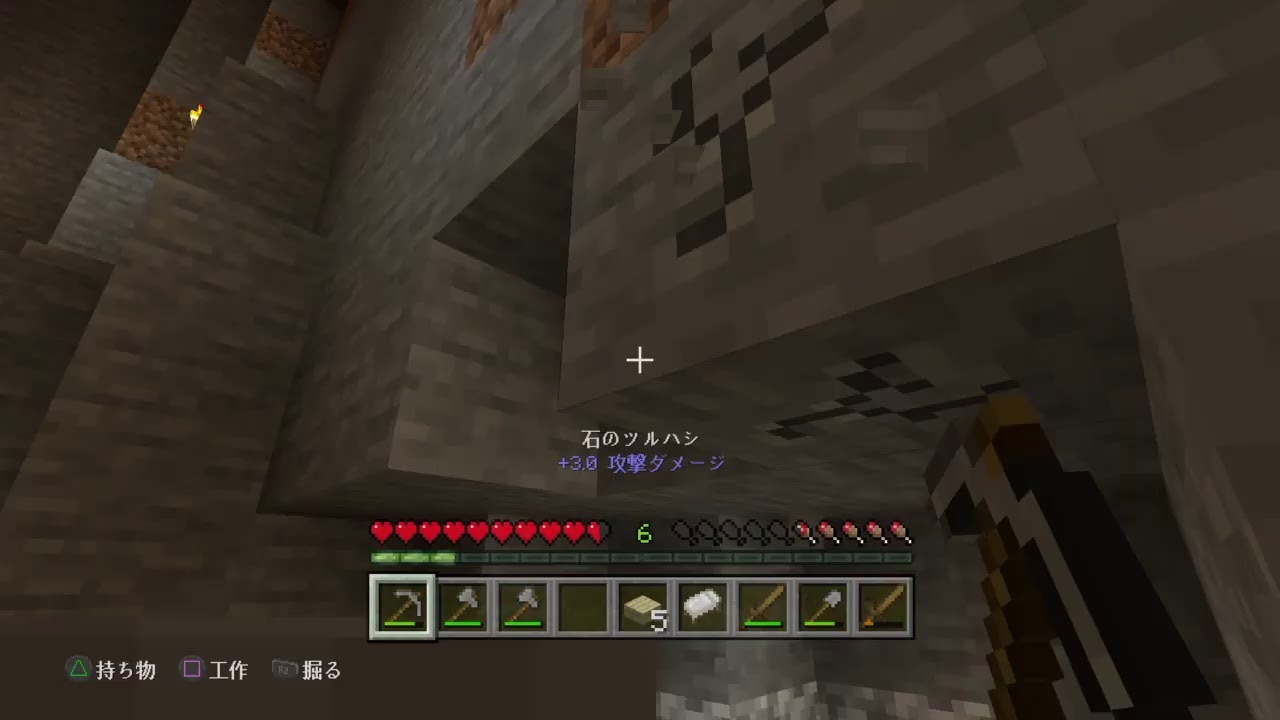Open the 持ち物 inventory option
The height and width of the screenshot is (720, 1280).
(x=124, y=671)
